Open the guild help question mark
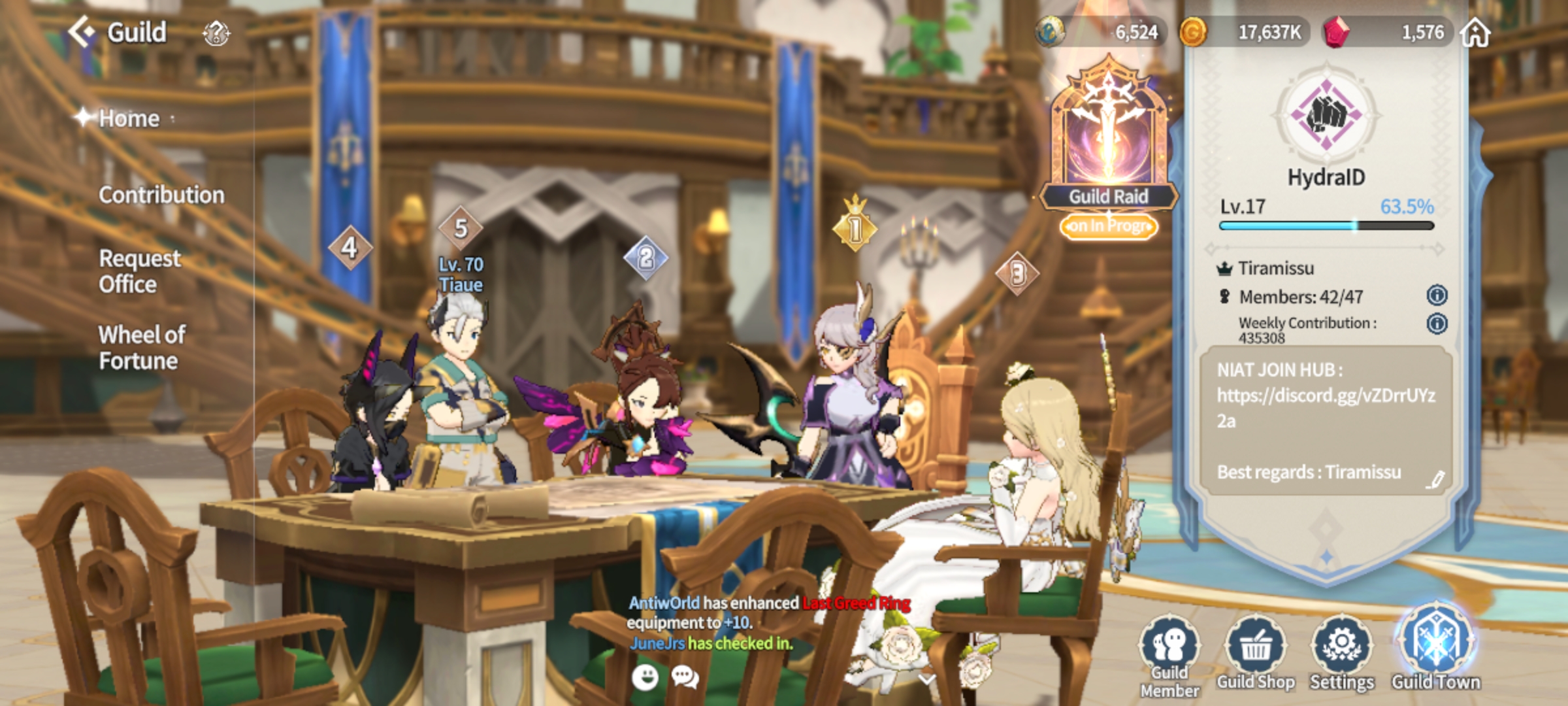 216,33
